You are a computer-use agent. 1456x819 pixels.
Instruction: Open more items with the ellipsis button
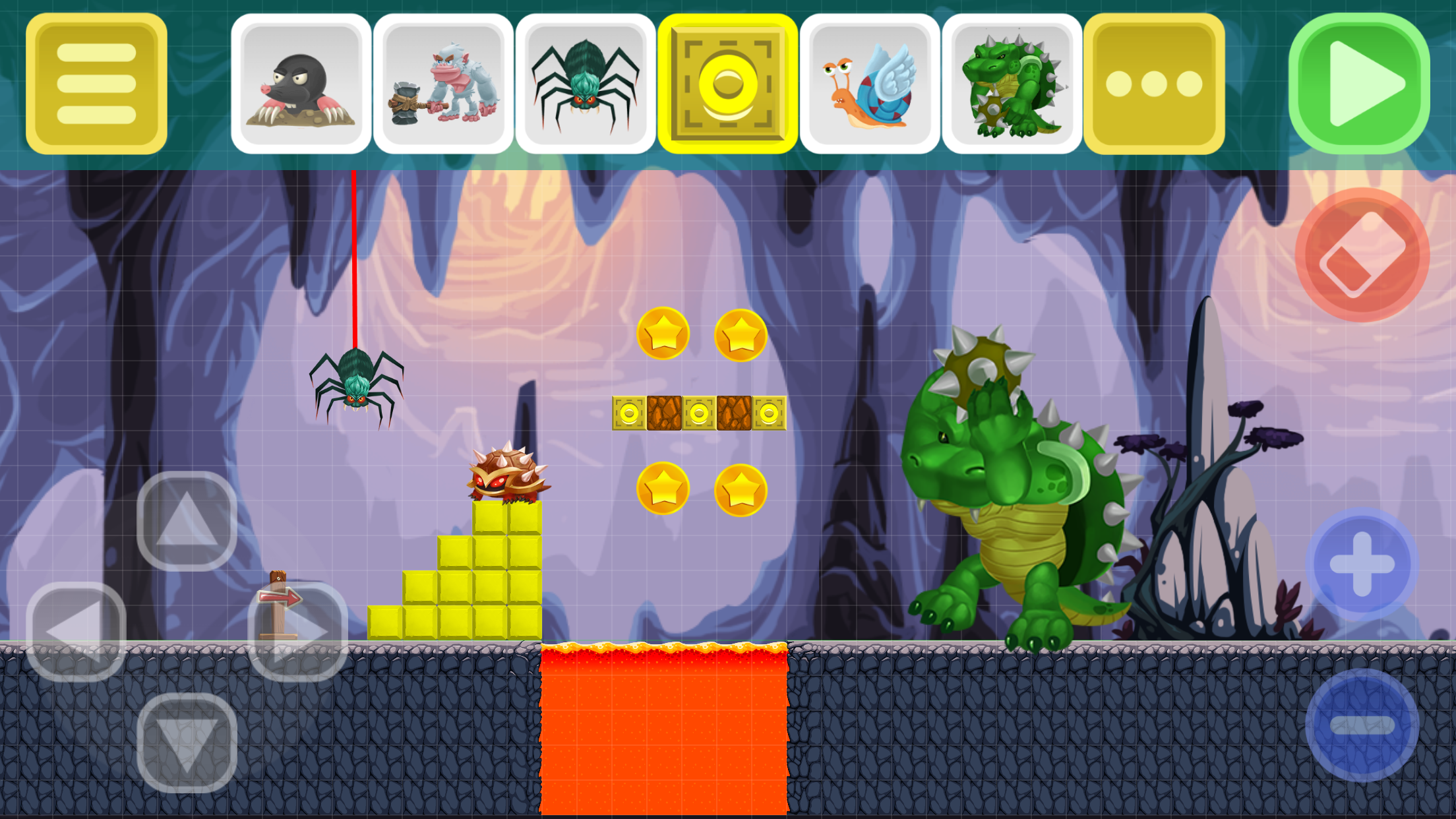[x=1153, y=82]
